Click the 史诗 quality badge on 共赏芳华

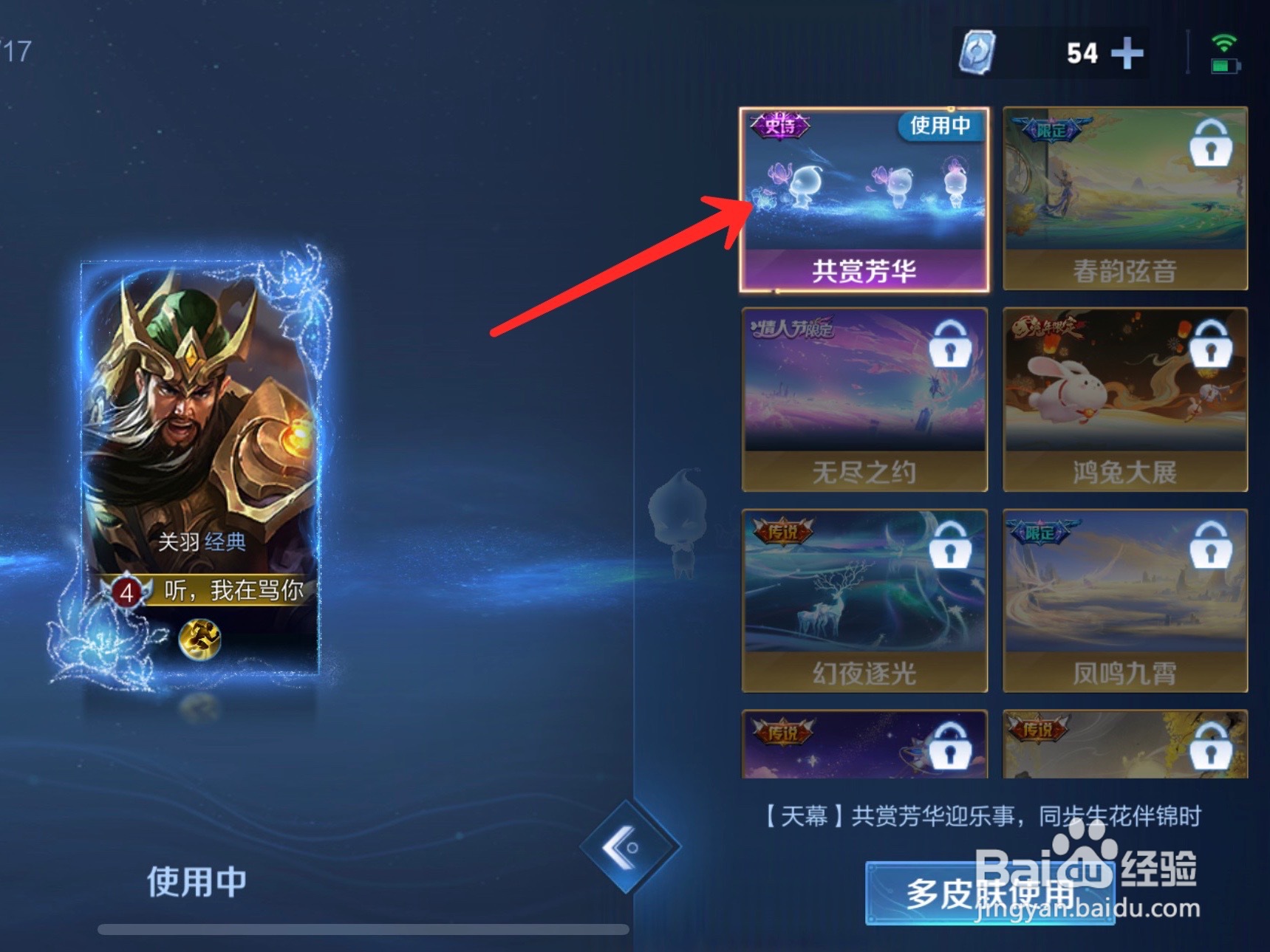click(781, 127)
